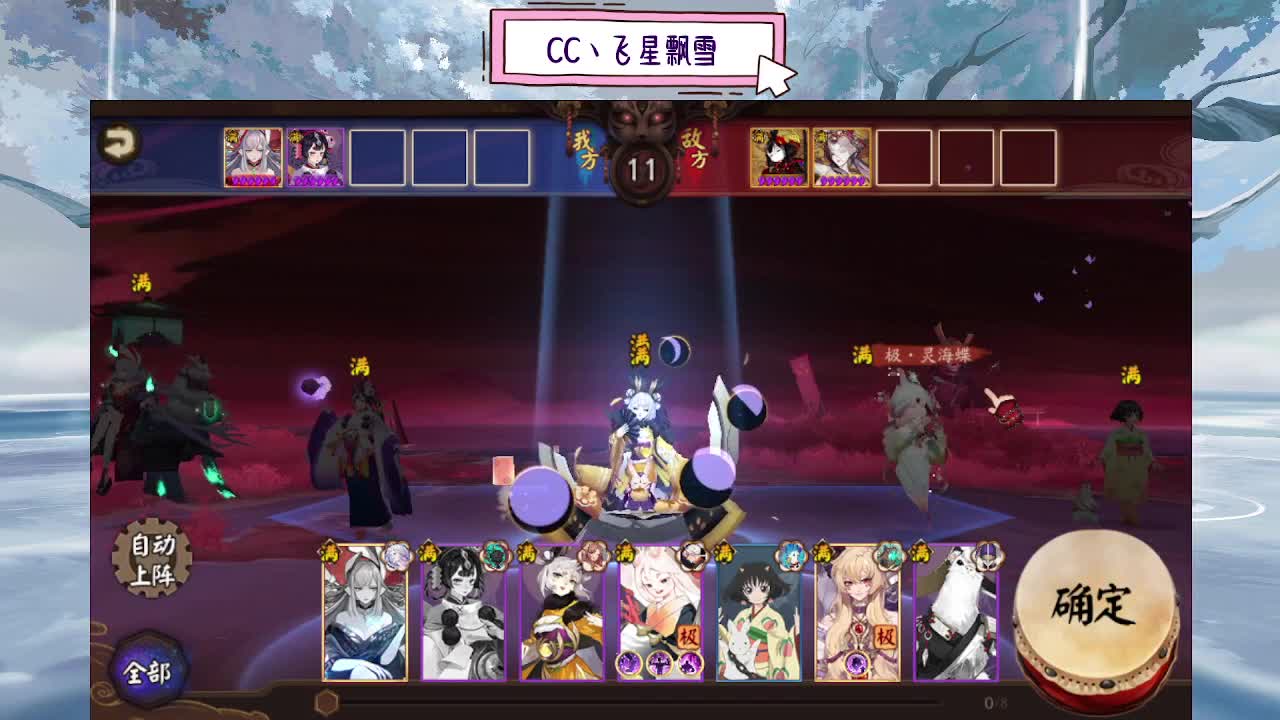Click the purple orb skill icon on blonde 极 card
Image resolution: width=1280 pixels, height=720 pixels.
[x=857, y=662]
